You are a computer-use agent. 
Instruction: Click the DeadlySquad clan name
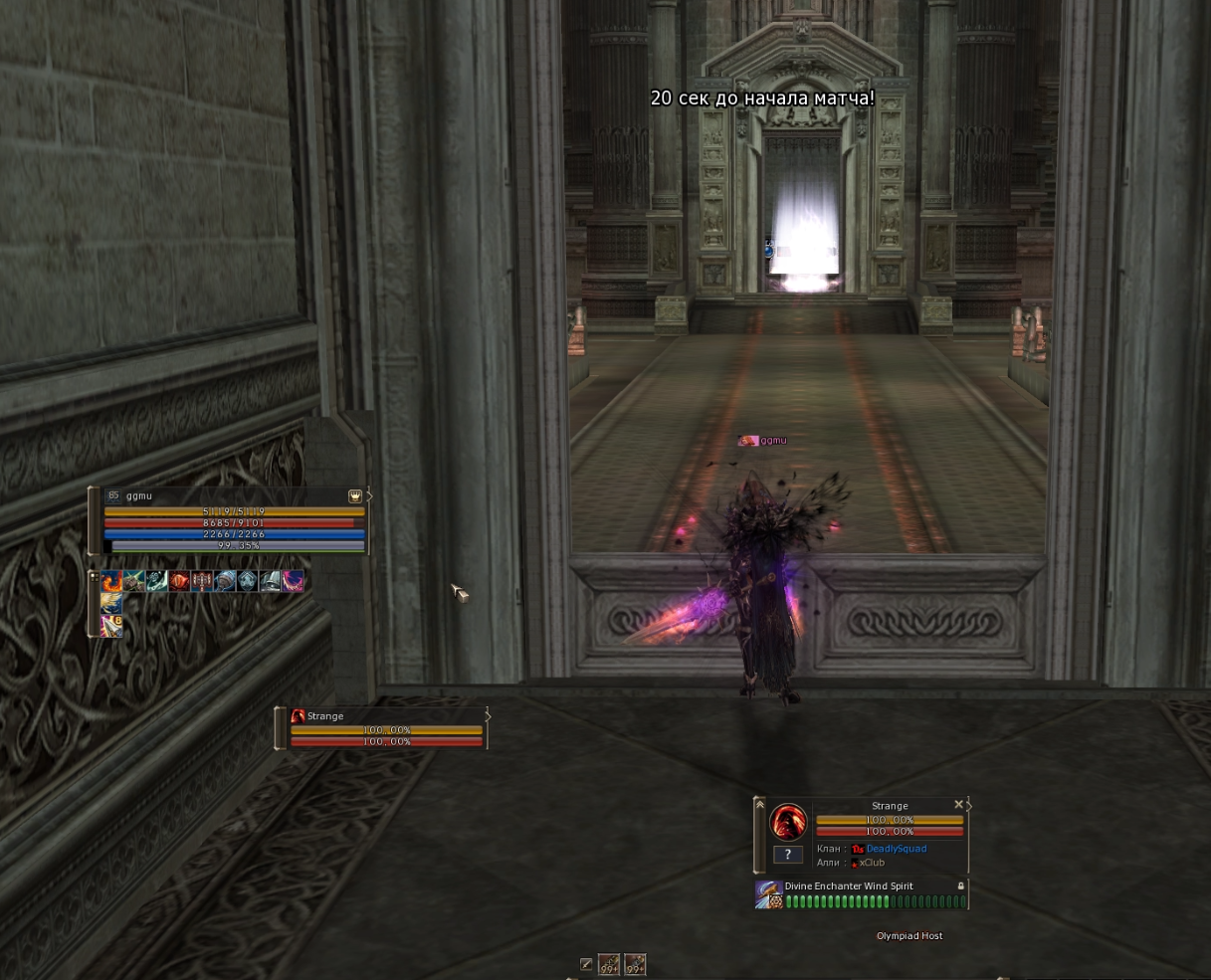[x=896, y=849]
